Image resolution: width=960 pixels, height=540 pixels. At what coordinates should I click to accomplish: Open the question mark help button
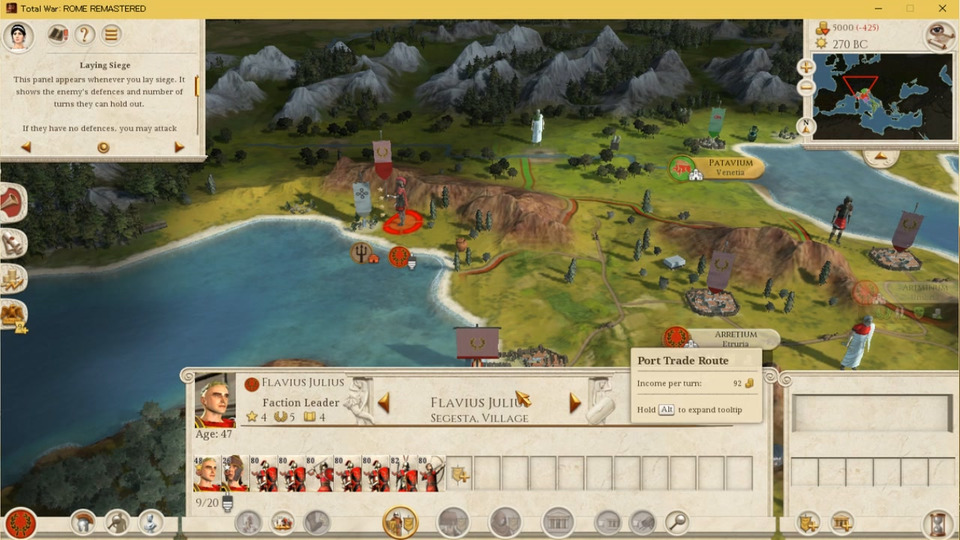click(85, 35)
